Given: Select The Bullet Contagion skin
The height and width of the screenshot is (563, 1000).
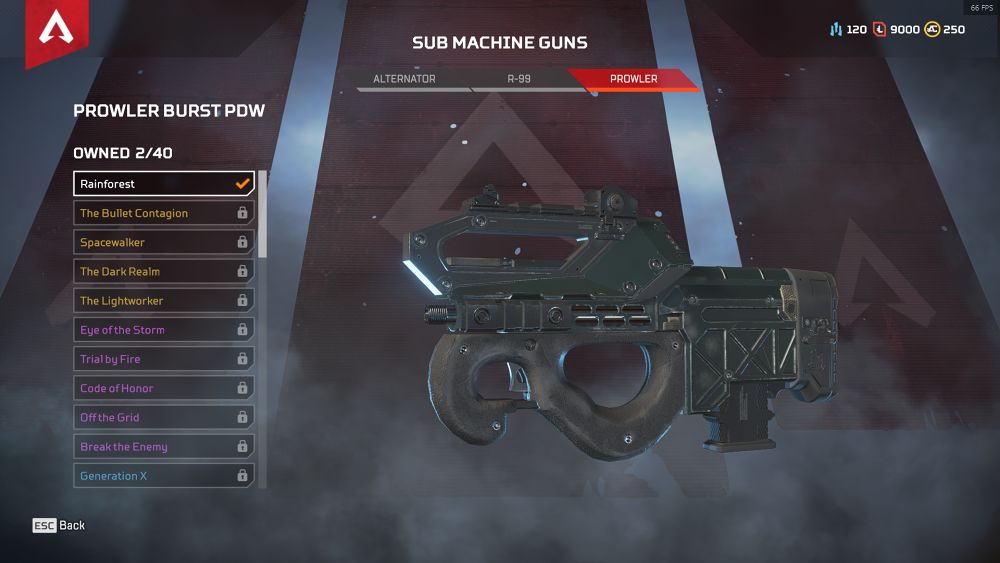Looking at the screenshot, I should [164, 213].
